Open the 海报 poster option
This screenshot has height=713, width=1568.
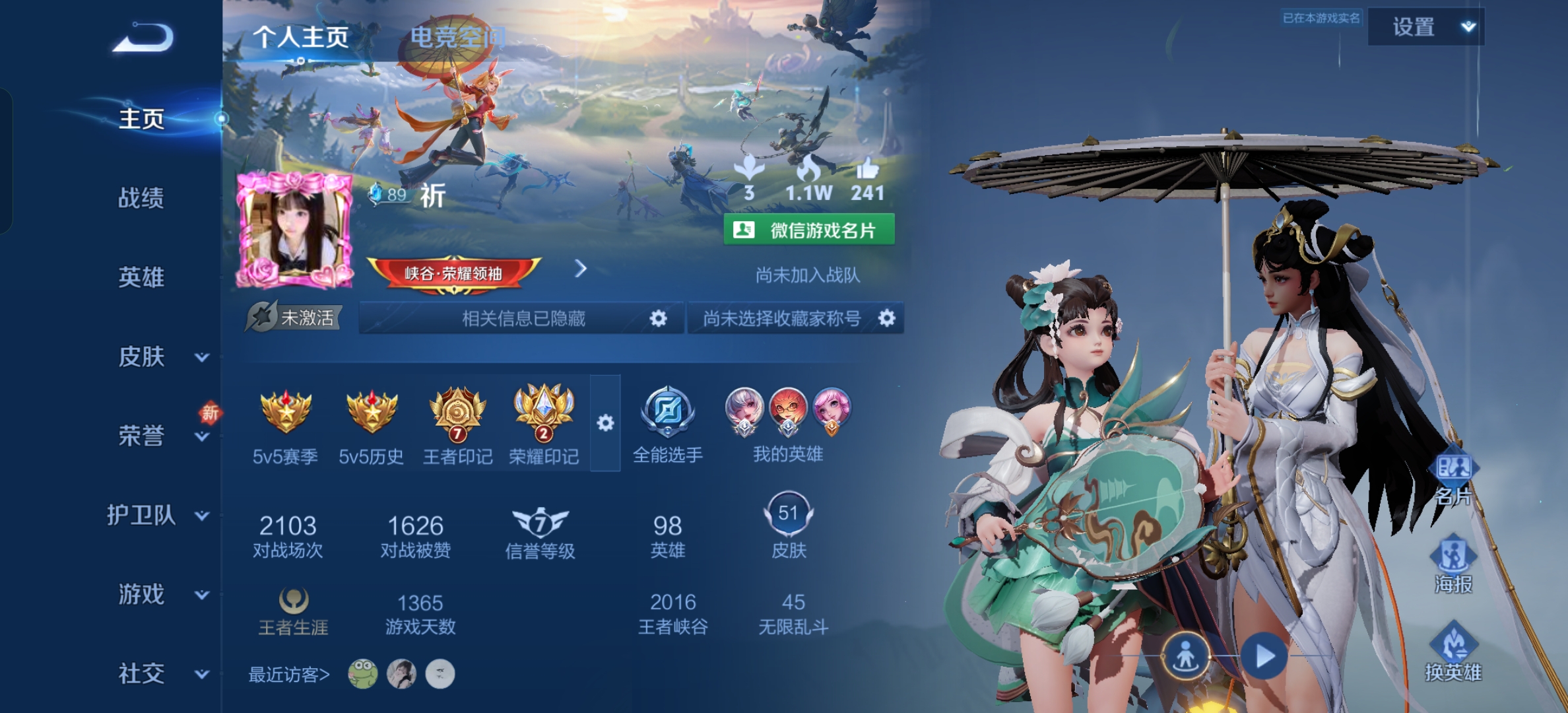click(x=1453, y=565)
